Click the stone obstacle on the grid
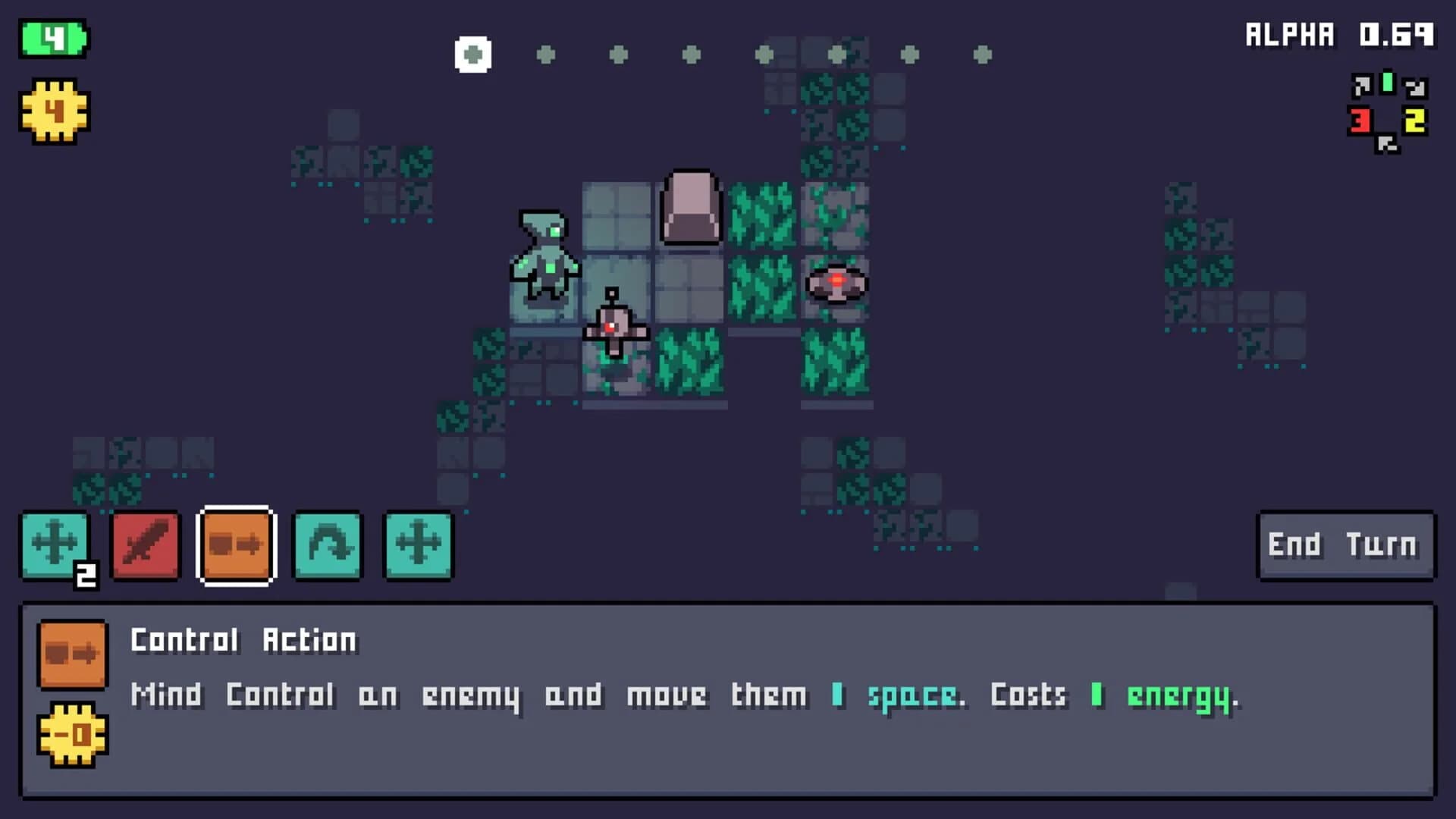The width and height of the screenshot is (1456, 819). click(x=691, y=209)
